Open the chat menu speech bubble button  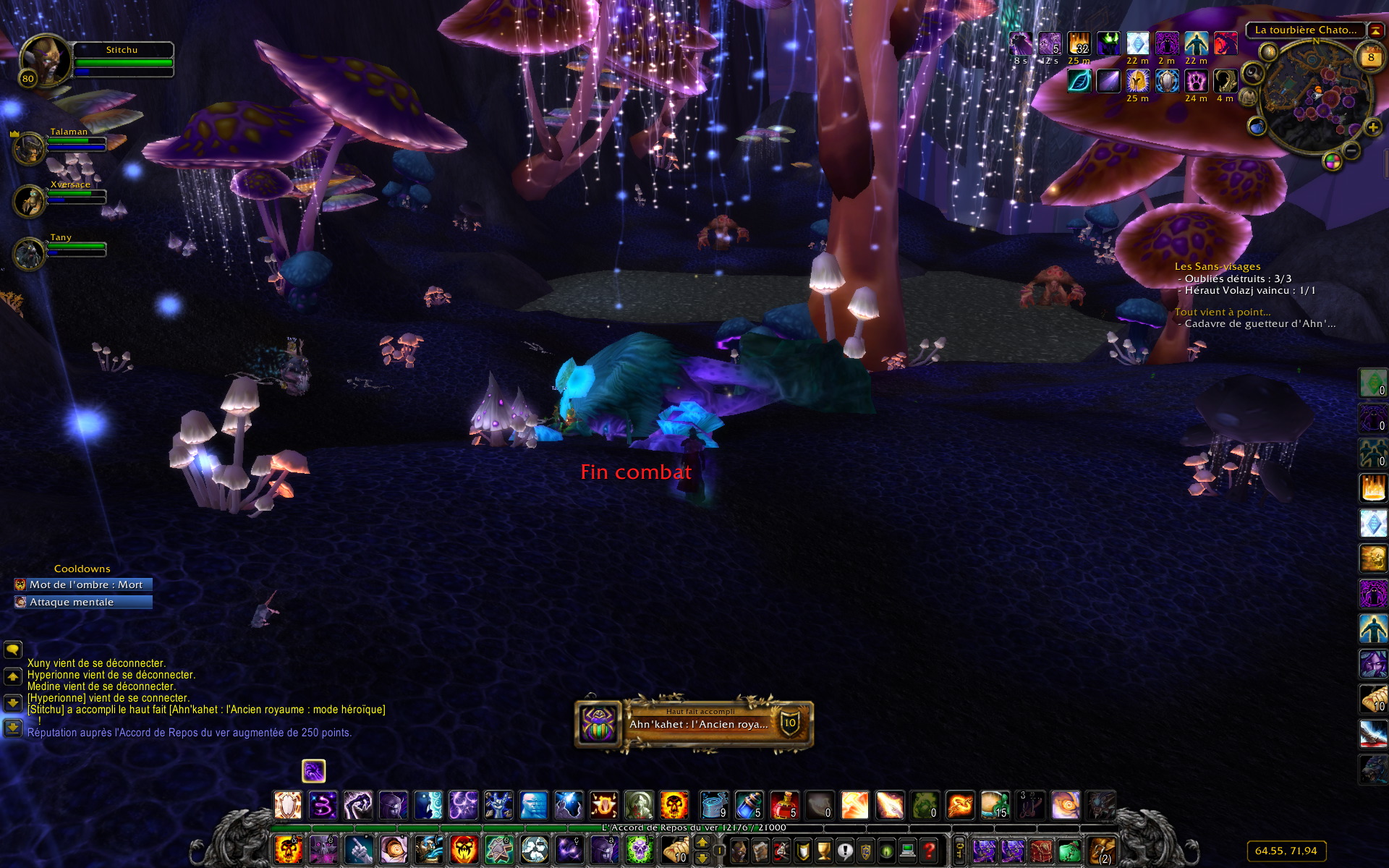coord(13,650)
